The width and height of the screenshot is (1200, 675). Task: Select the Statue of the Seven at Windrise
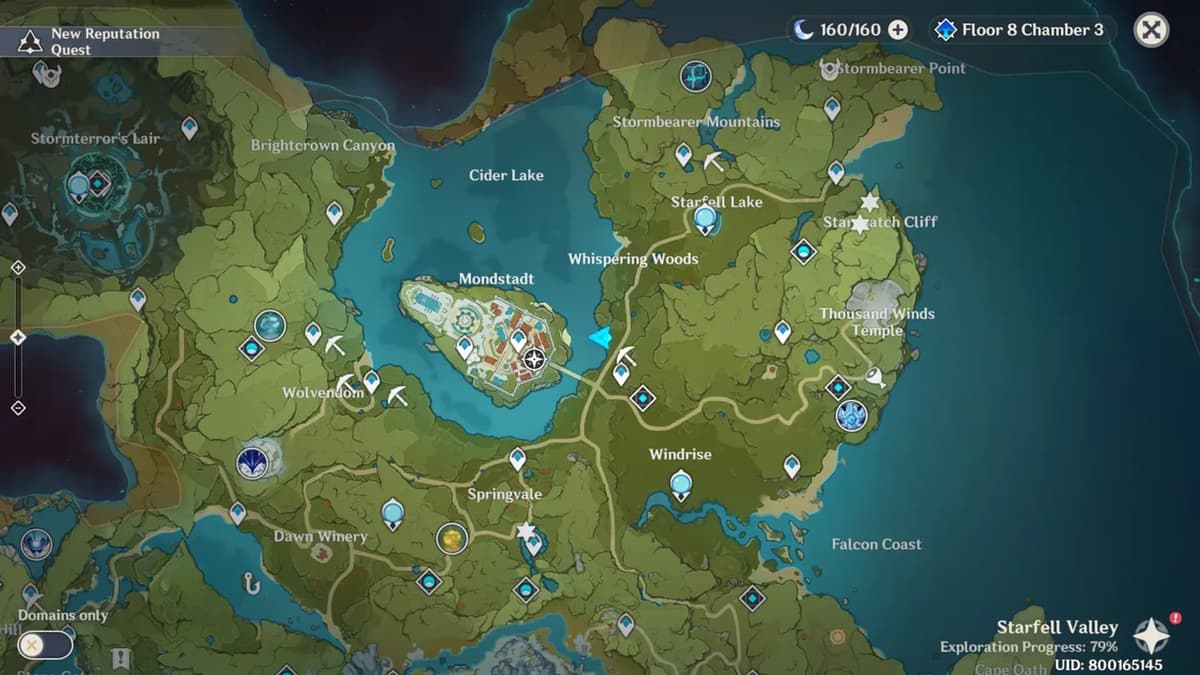click(x=681, y=487)
